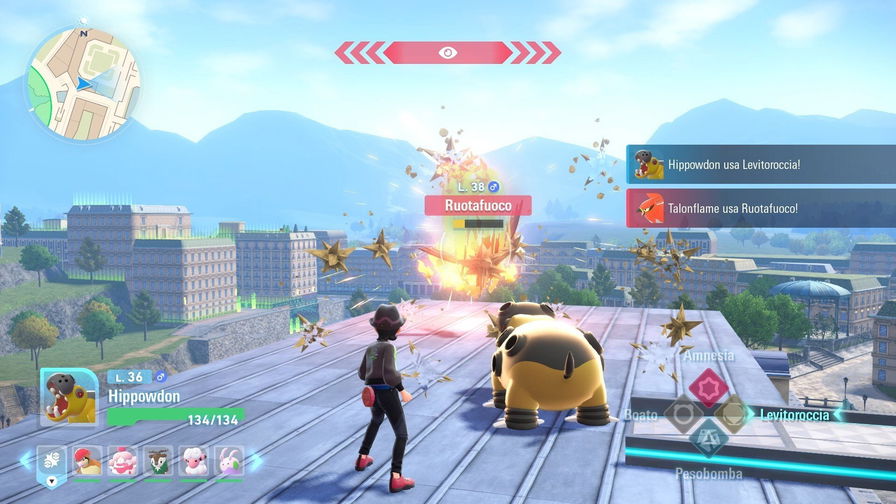Click the eye indicator banner

coord(447,52)
